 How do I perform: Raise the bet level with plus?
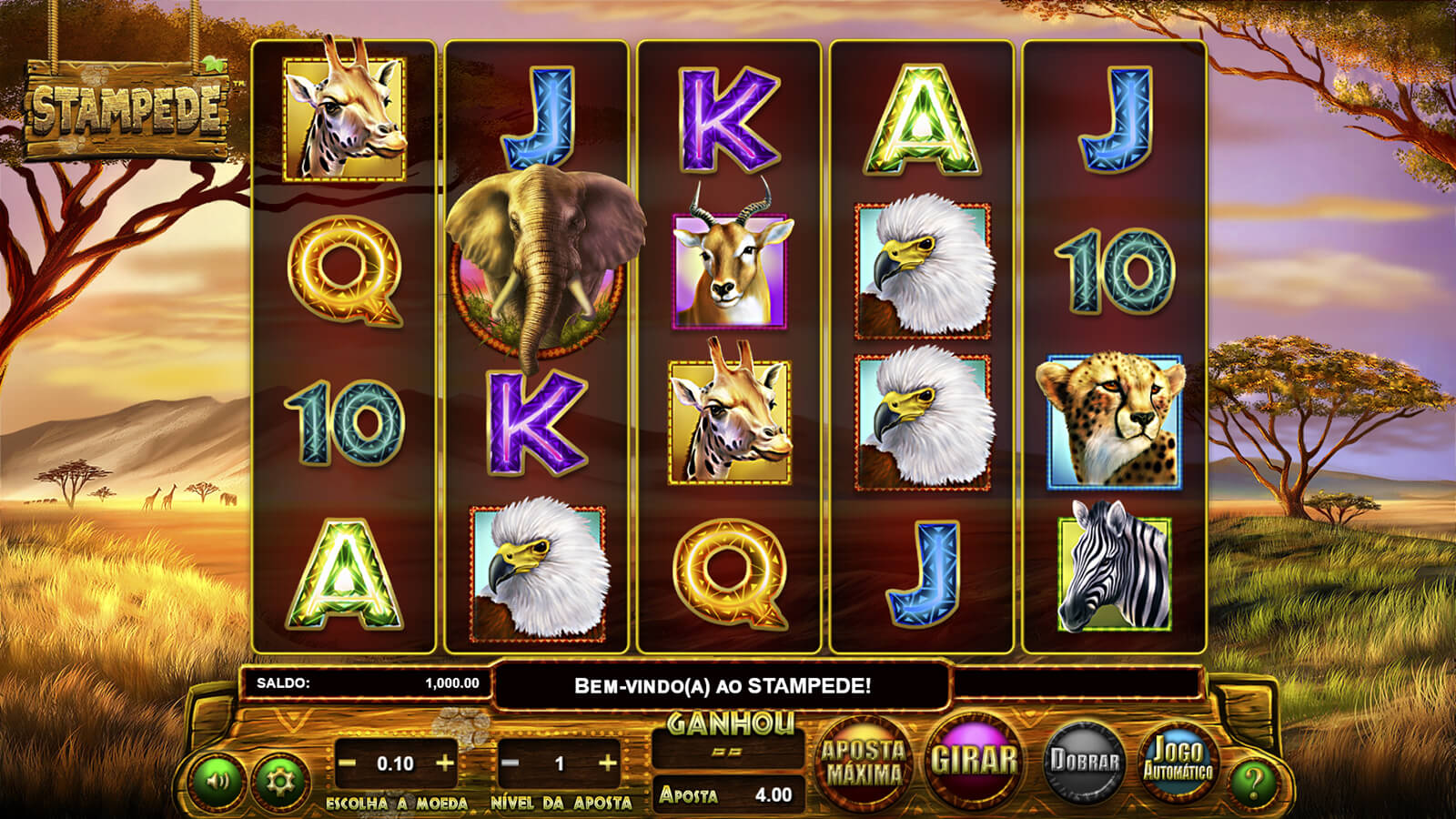pyautogui.click(x=608, y=763)
